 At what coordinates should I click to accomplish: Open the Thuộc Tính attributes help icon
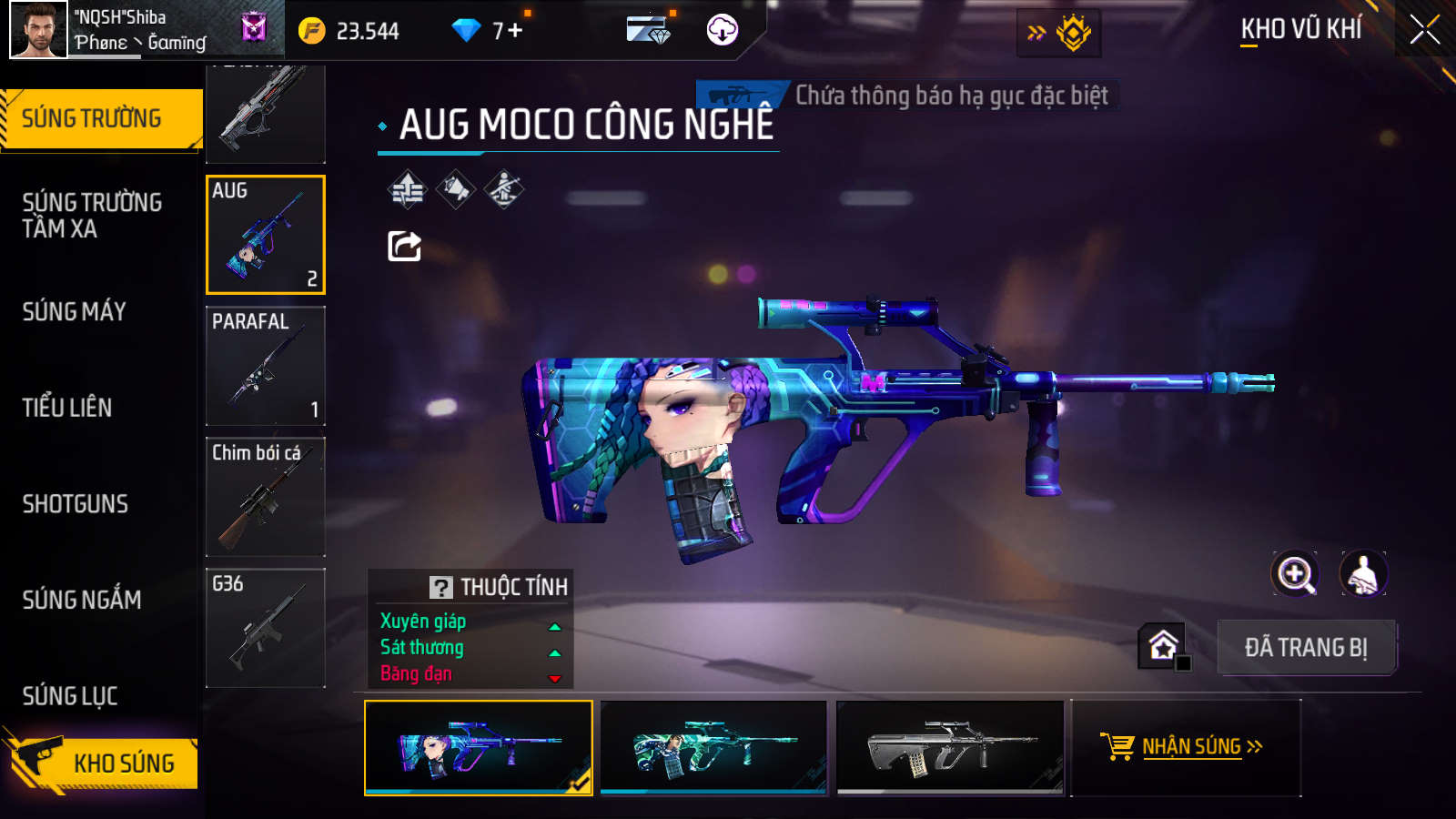pyautogui.click(x=441, y=588)
